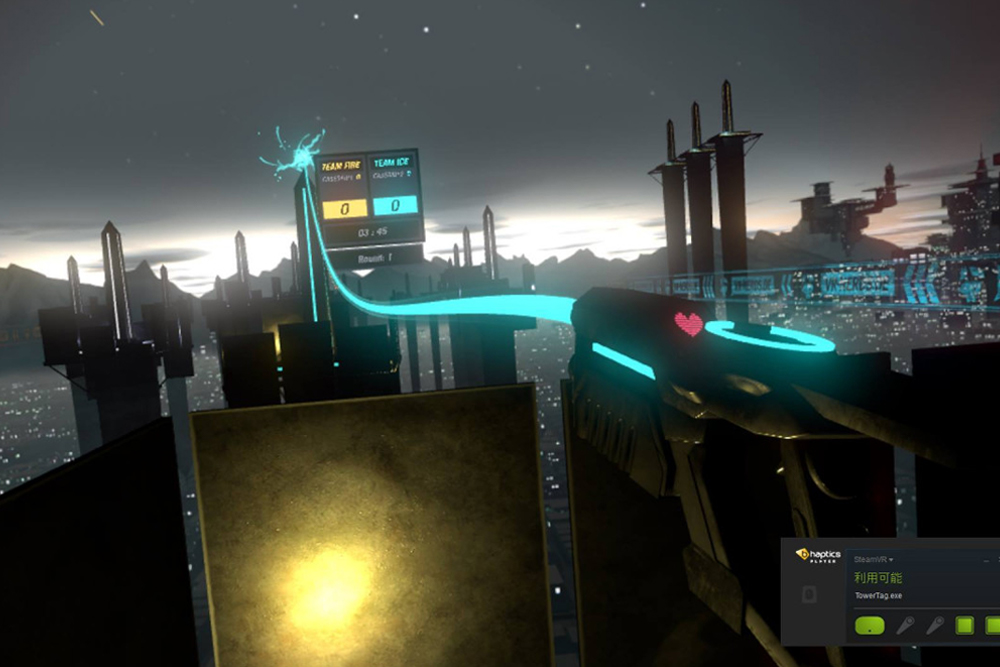Open the SteamVR dropdown menu
Image resolution: width=1000 pixels, height=667 pixels.
click(874, 559)
